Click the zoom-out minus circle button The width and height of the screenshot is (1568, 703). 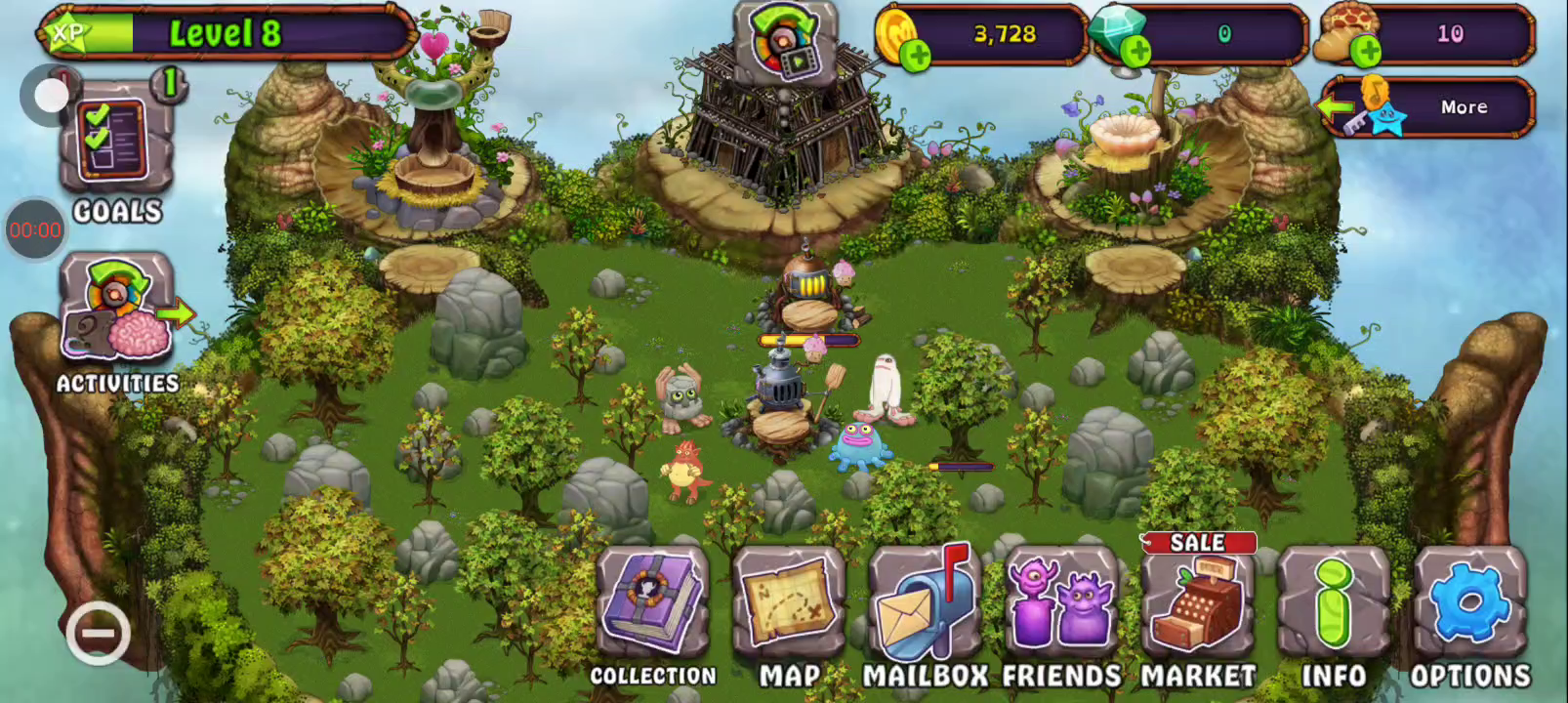coord(99,635)
